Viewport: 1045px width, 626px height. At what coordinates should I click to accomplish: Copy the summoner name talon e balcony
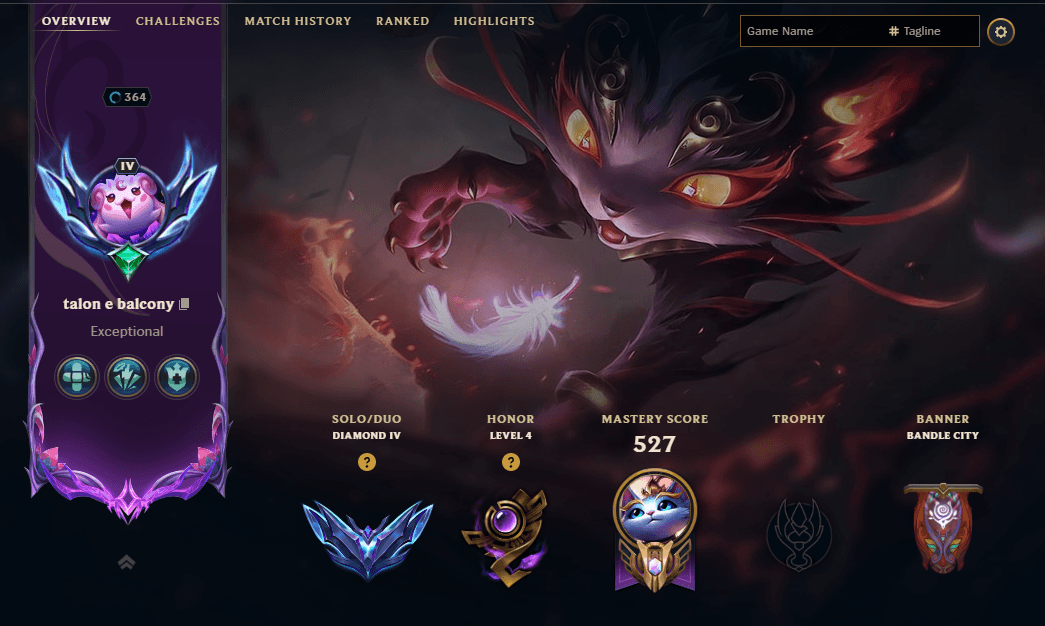(x=185, y=304)
